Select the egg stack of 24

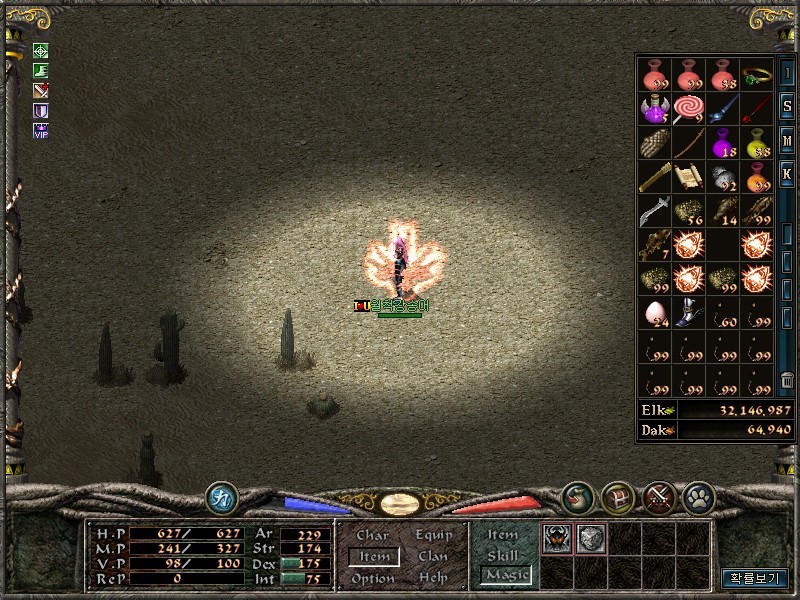tap(655, 313)
